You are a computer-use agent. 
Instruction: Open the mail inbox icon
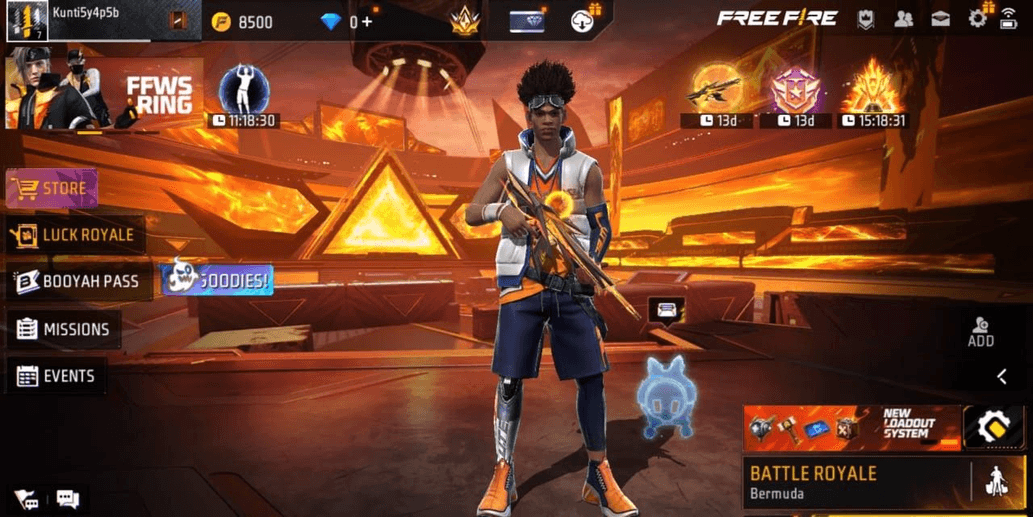click(940, 18)
